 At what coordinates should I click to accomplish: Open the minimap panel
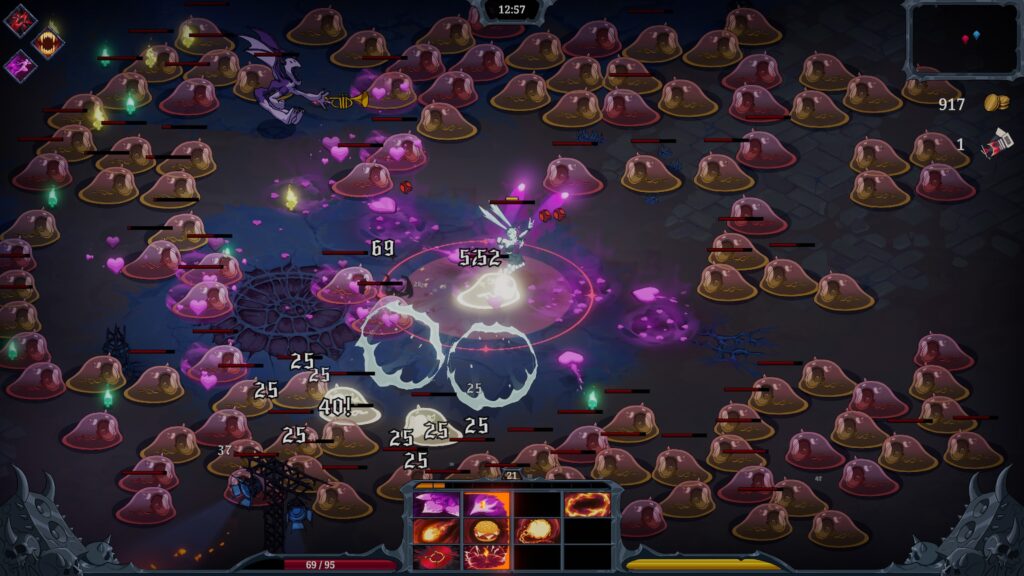click(x=964, y=37)
